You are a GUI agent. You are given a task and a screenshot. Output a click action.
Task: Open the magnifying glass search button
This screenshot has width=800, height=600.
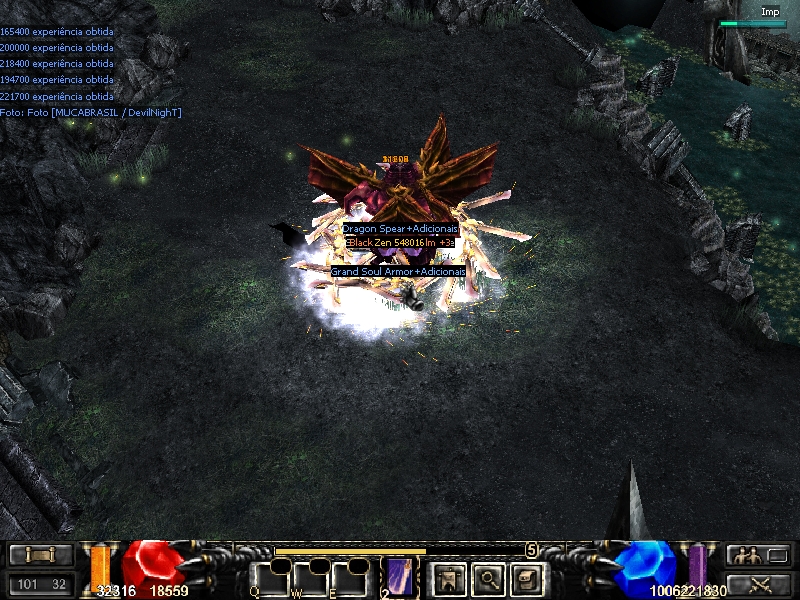click(487, 577)
